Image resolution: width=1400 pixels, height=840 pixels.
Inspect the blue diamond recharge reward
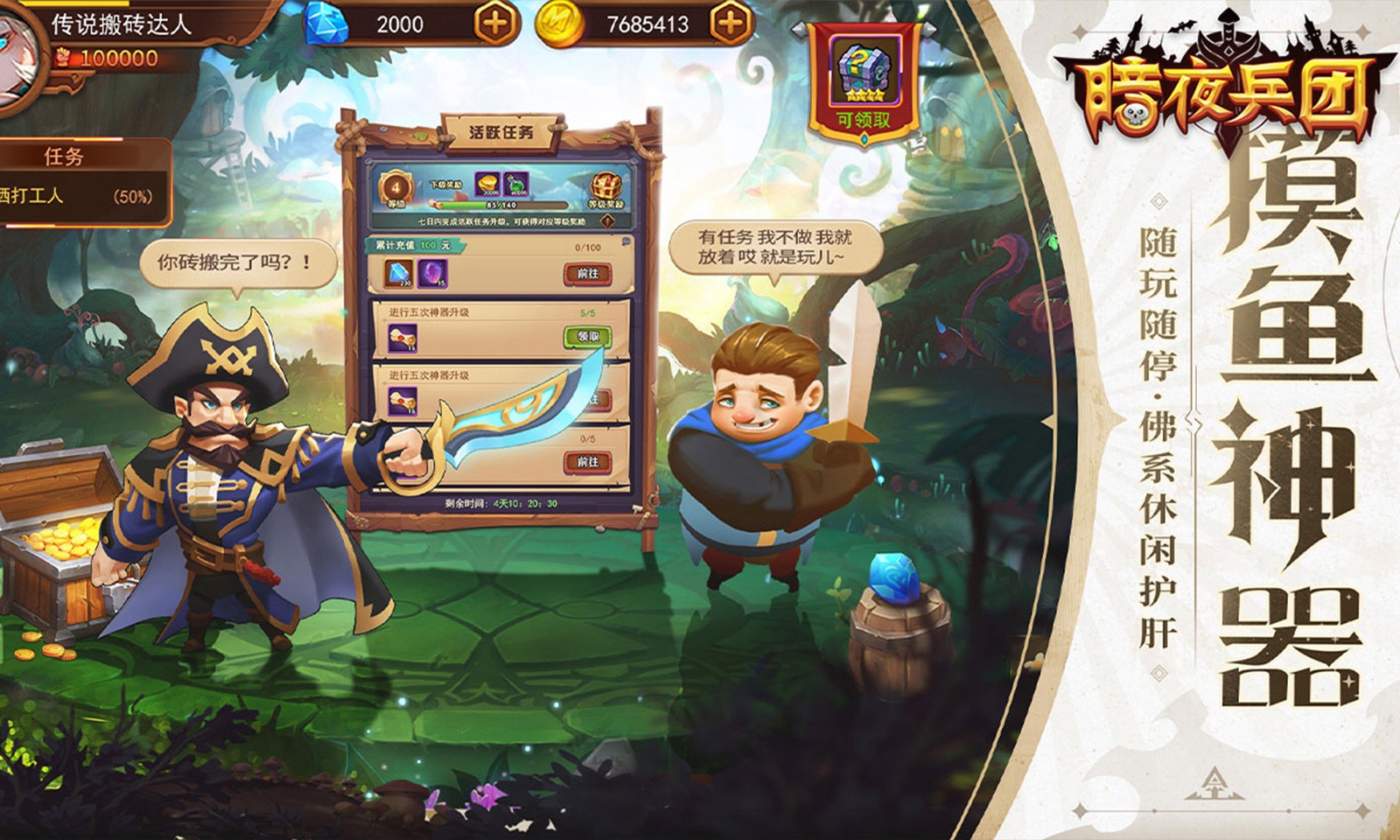click(400, 274)
